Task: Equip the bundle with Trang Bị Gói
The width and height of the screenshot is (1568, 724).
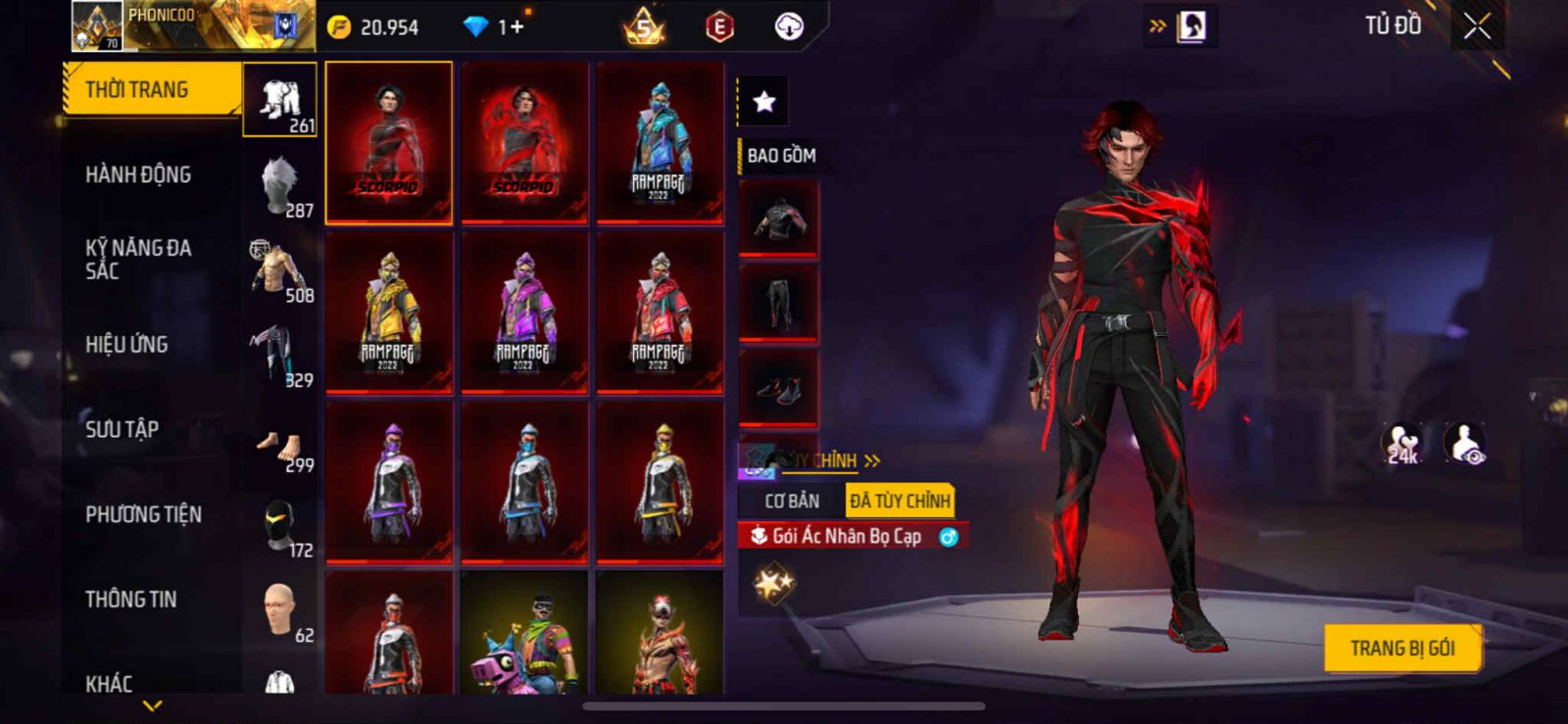Action: point(1401,649)
